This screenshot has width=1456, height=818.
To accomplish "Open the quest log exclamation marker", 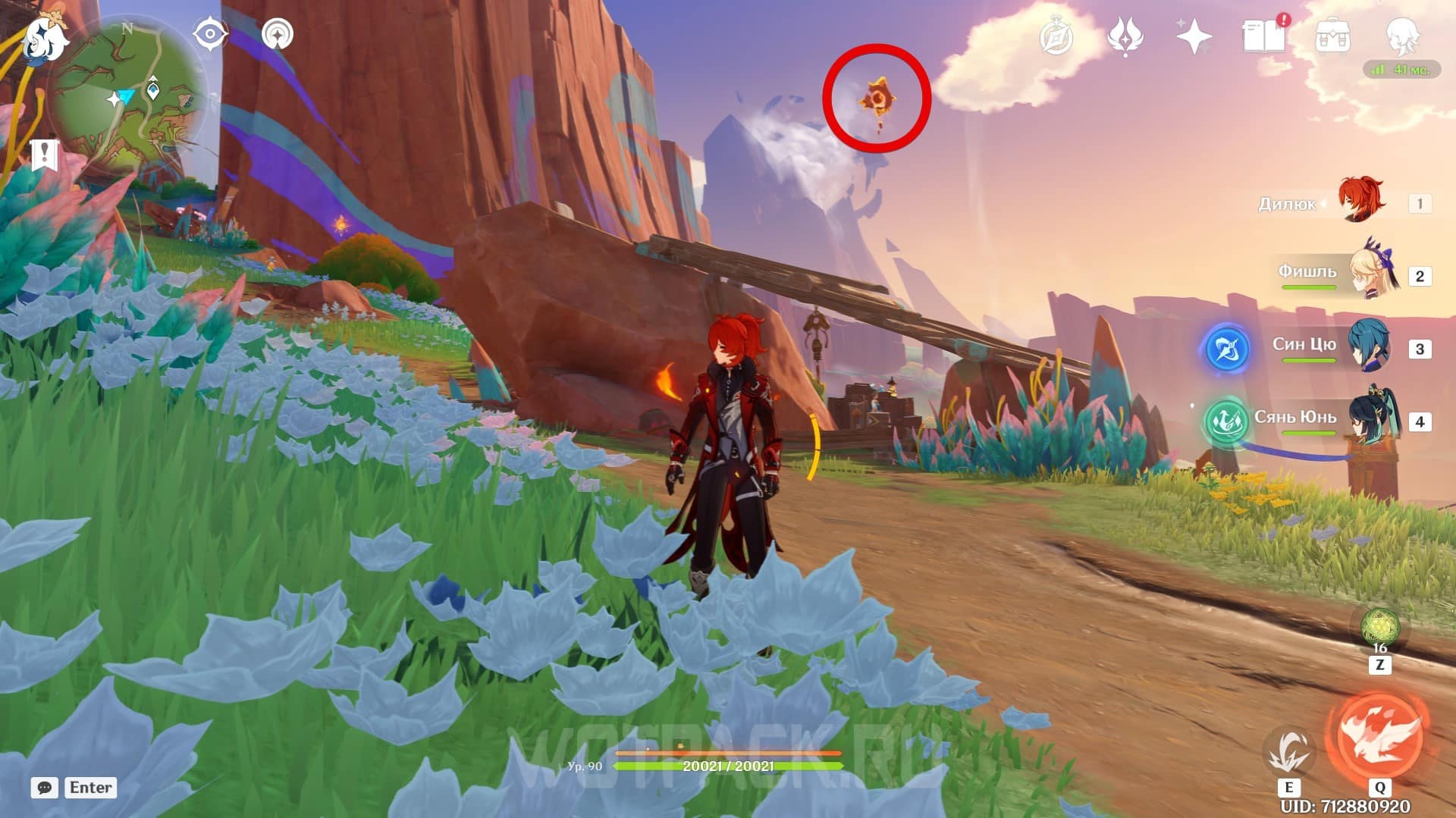I will coord(45,155).
